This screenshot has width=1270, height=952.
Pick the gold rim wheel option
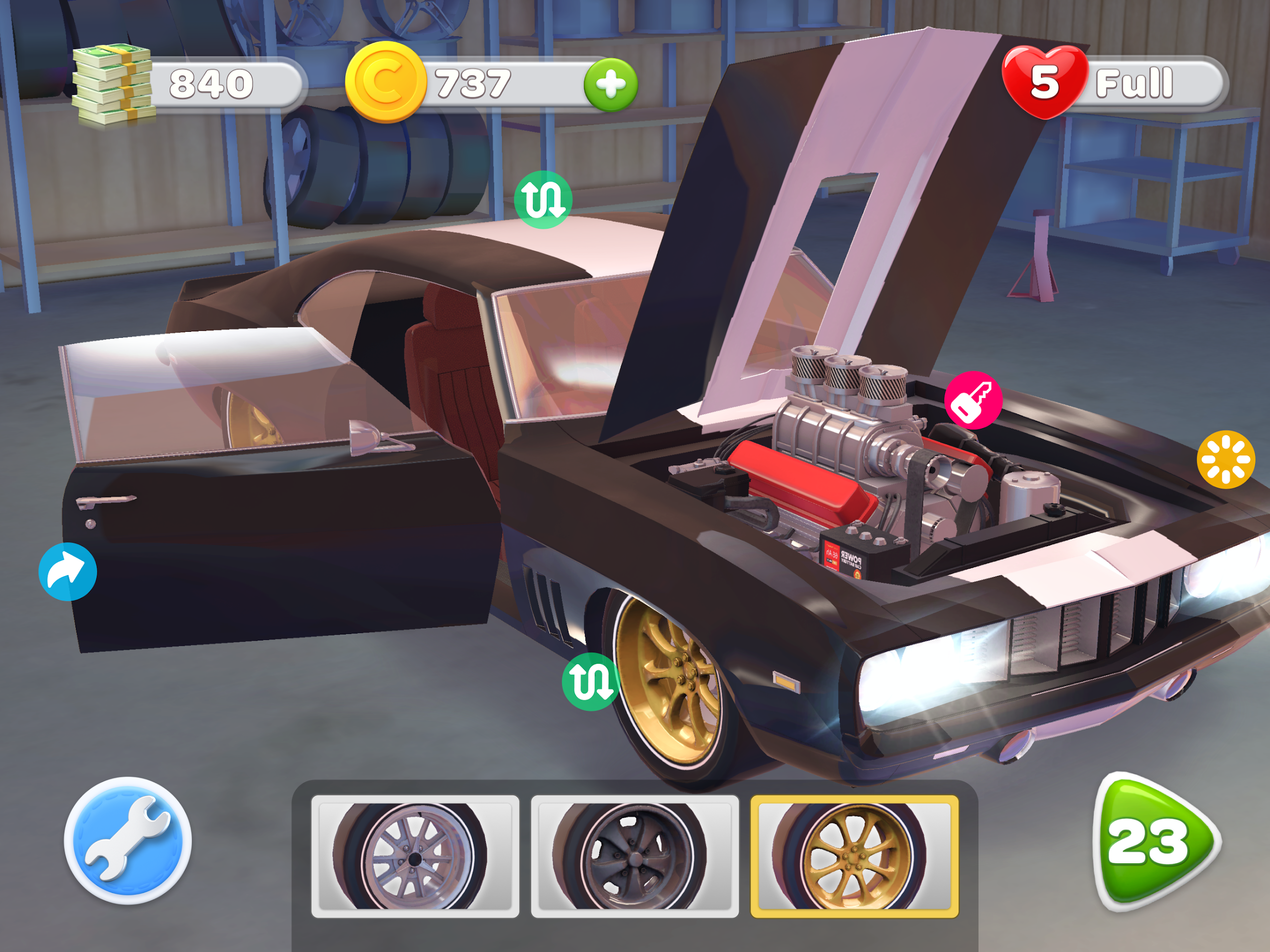click(854, 856)
